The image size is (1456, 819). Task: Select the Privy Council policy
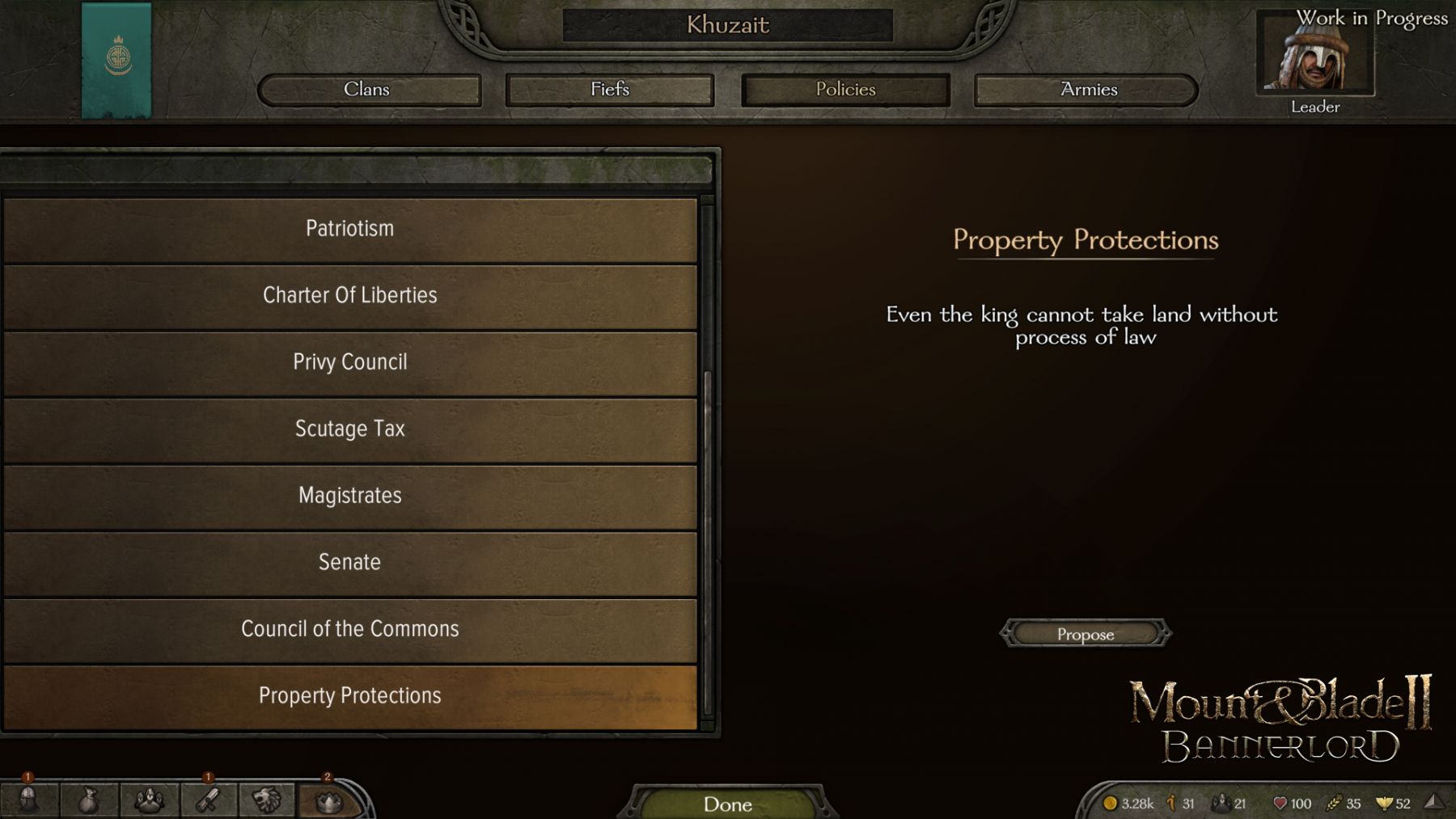[349, 363]
